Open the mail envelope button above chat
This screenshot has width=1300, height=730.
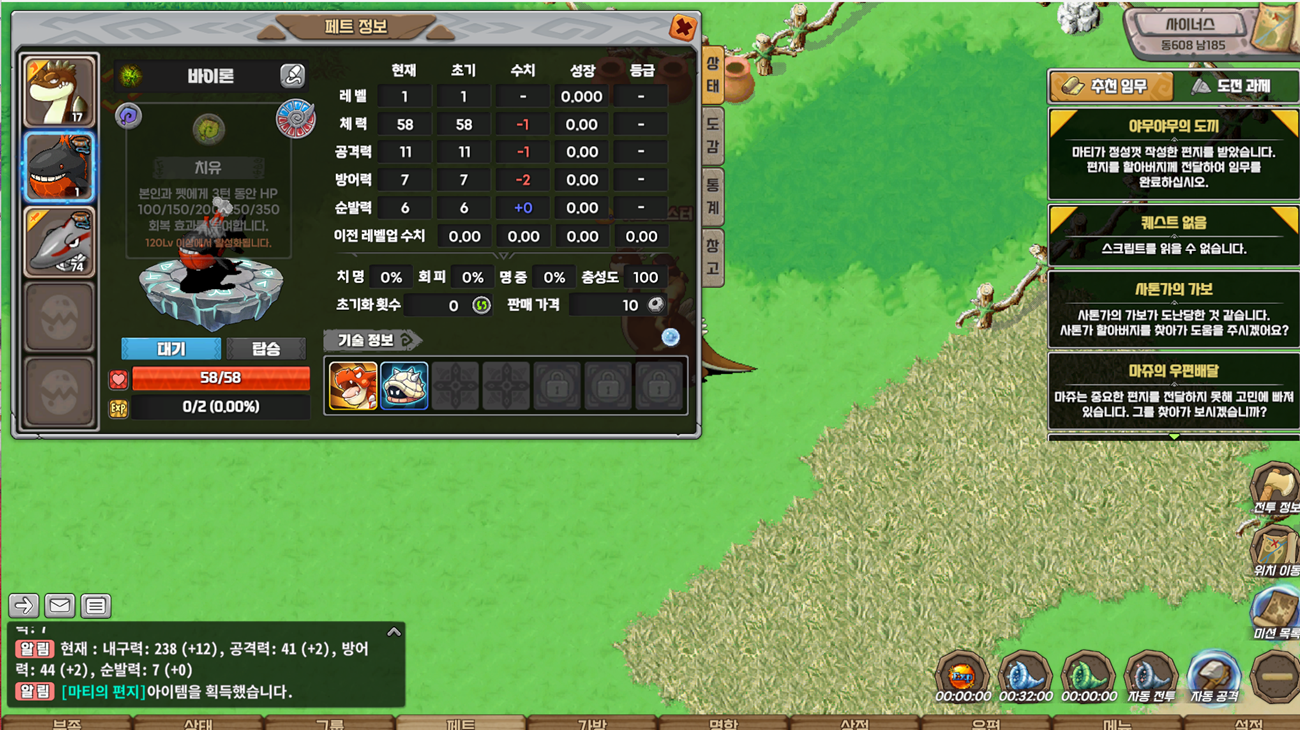coord(60,605)
